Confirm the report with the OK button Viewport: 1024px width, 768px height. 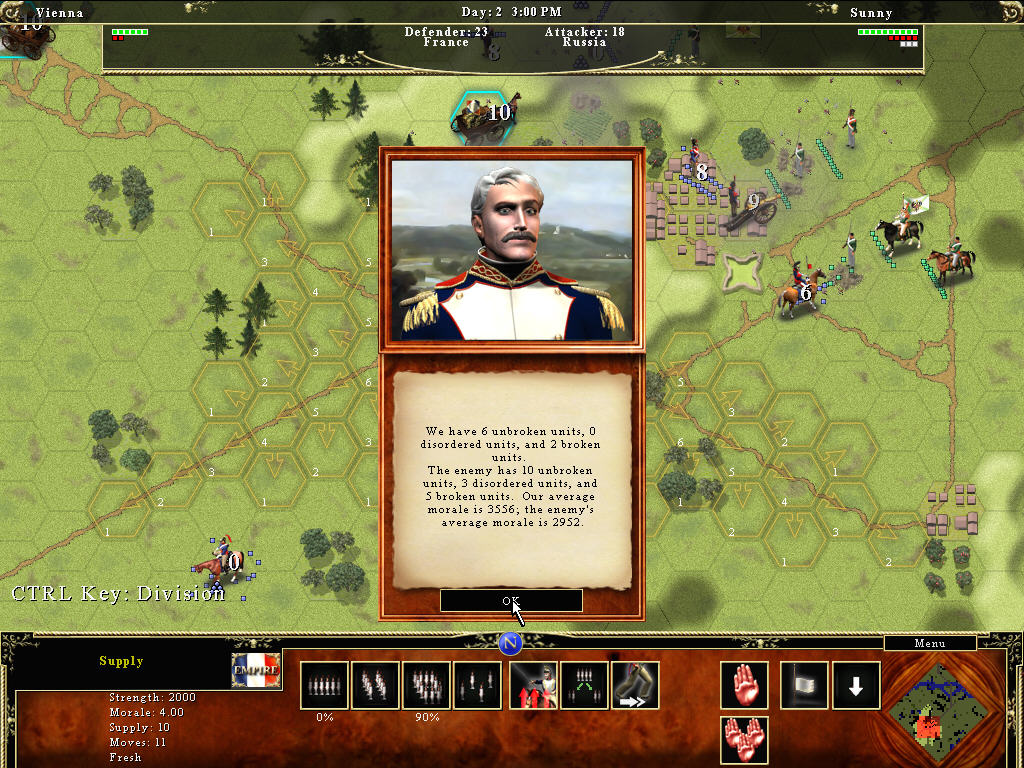point(511,600)
